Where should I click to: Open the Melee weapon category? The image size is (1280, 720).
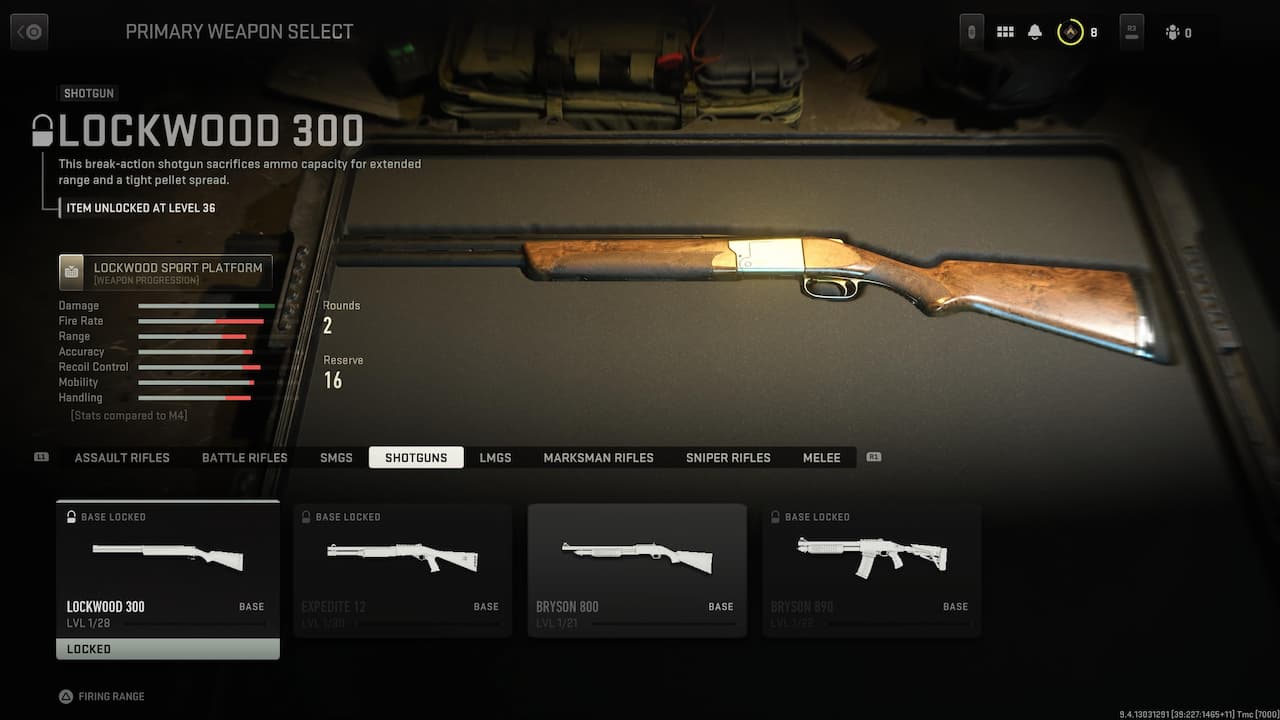click(x=821, y=457)
